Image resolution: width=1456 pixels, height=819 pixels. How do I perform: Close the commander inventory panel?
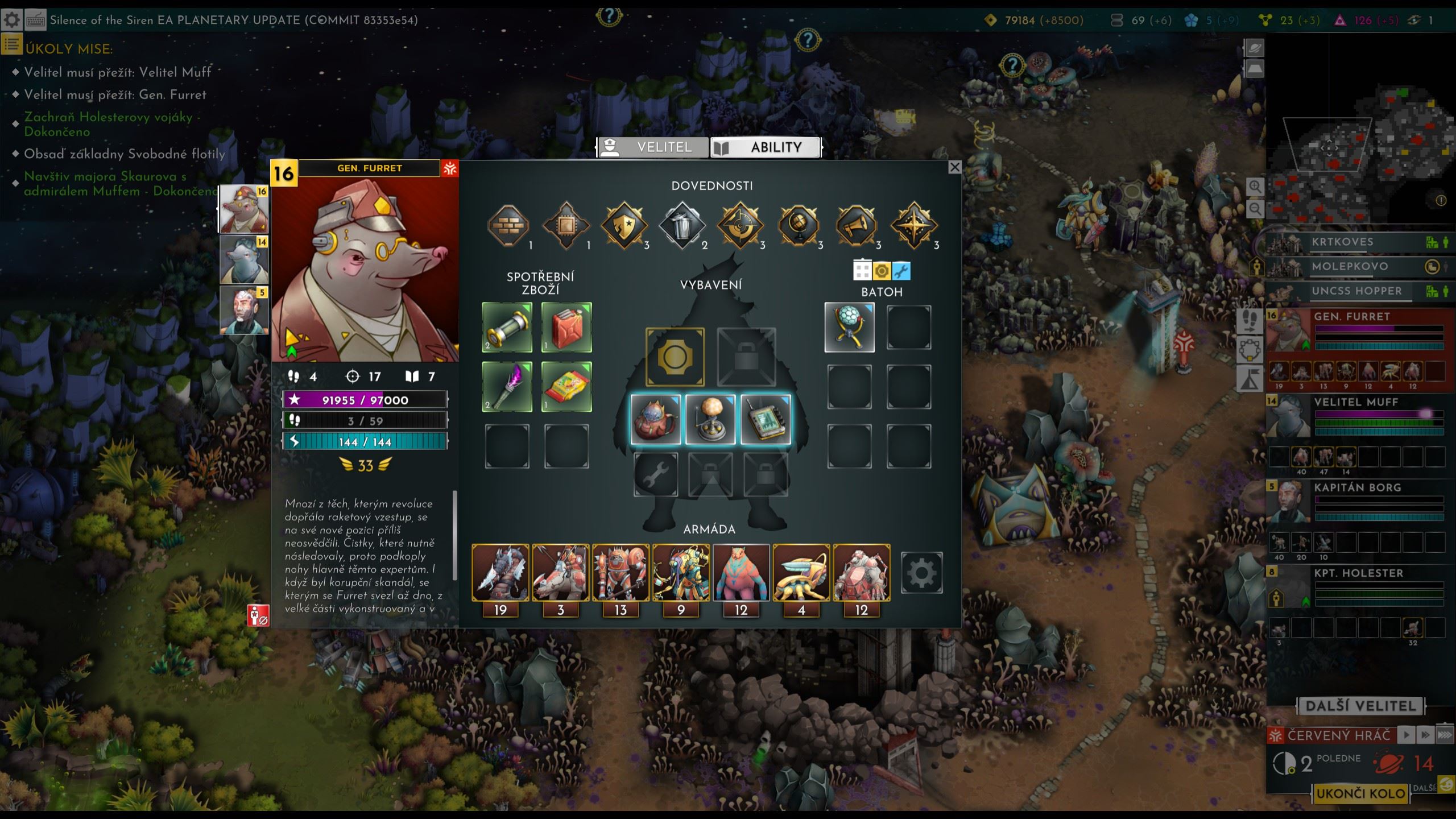pos(955,167)
